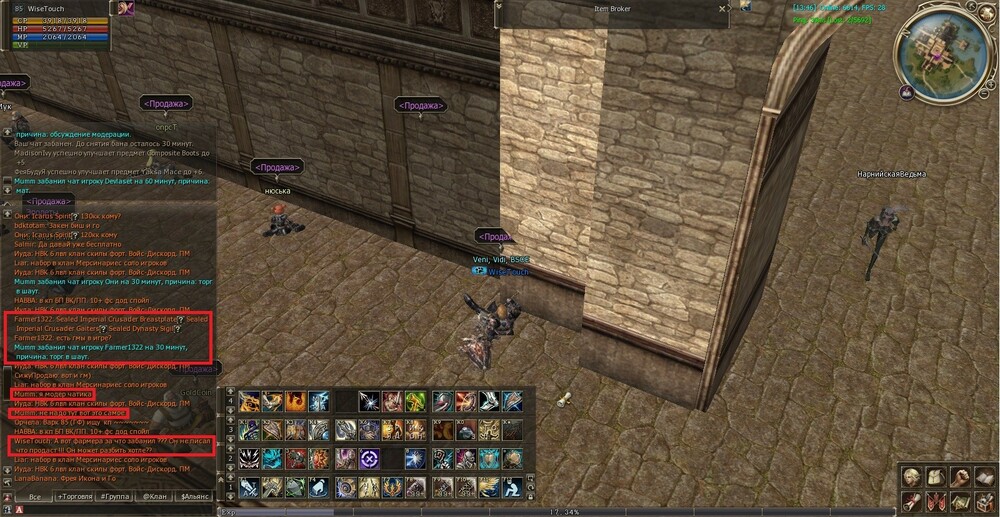Activate the orange phoenix skill icon
1000x517 pixels.
tap(295, 401)
